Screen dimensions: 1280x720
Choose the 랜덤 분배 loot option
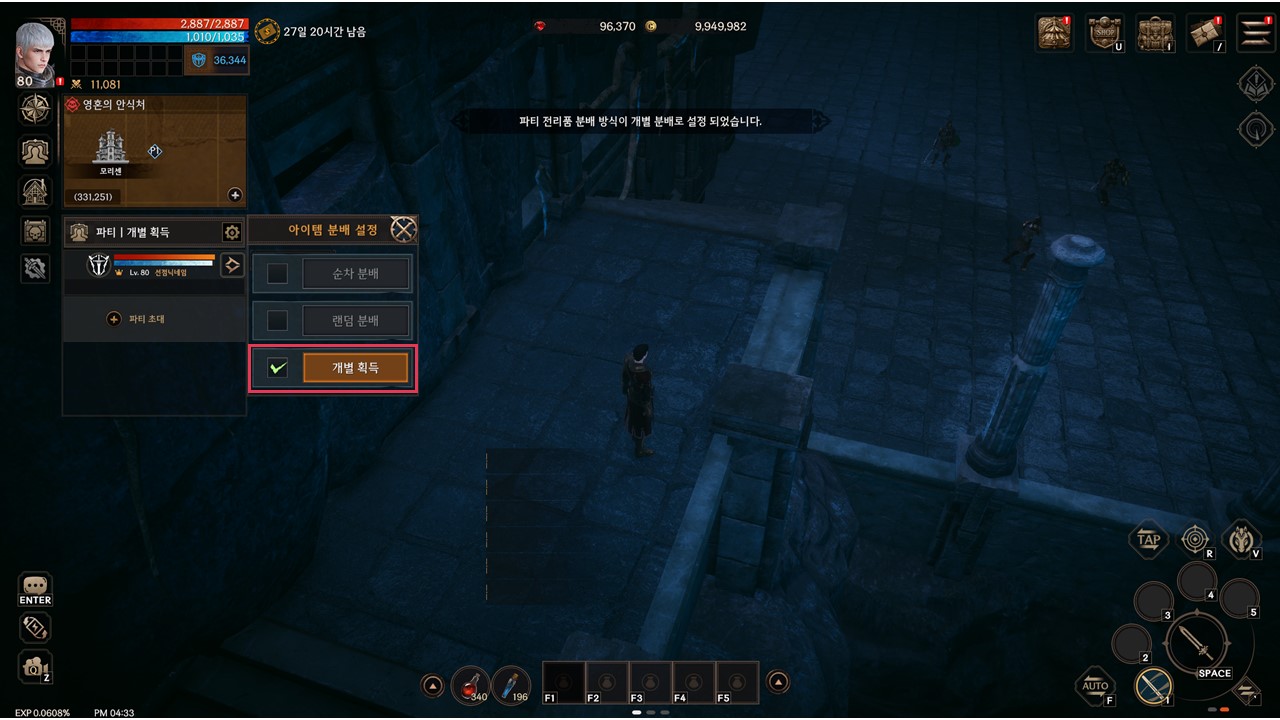click(x=356, y=321)
